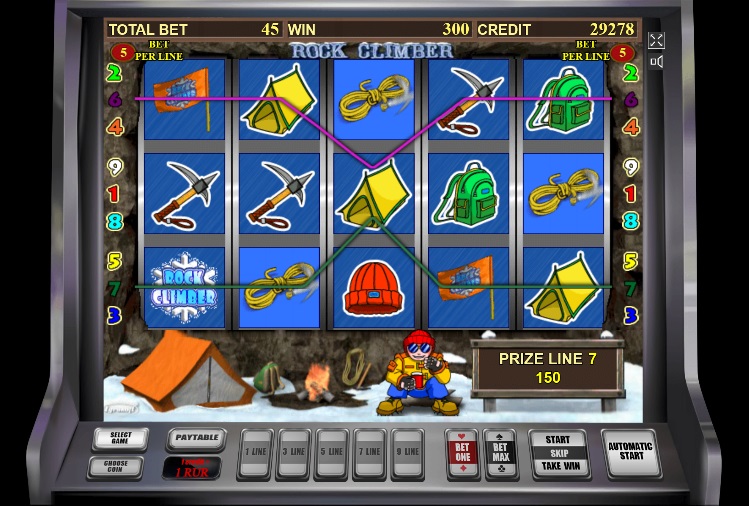Set wager with Bet Max
Viewport: 749px width, 506px height.
tap(499, 453)
